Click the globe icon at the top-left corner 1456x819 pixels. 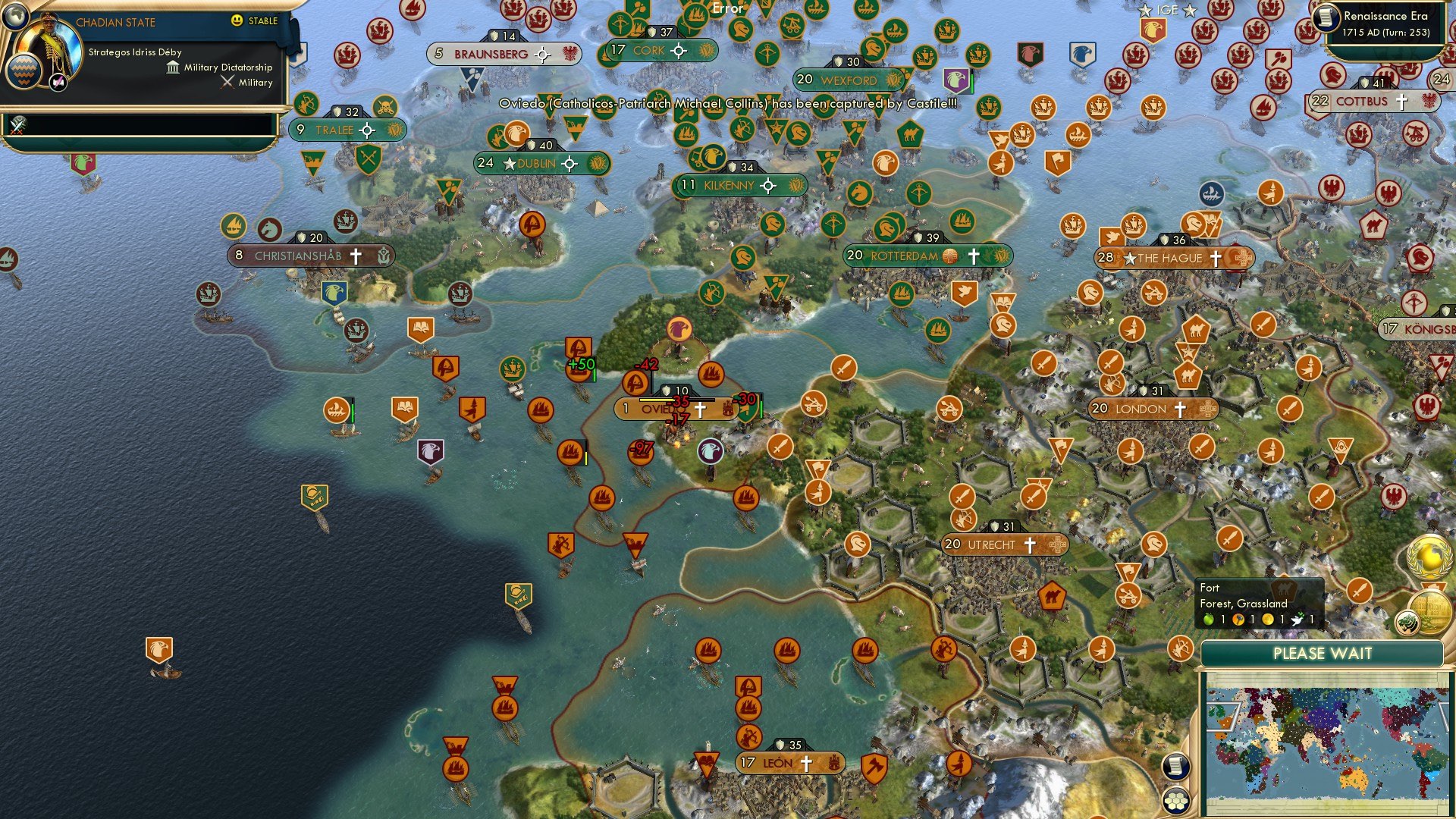pos(15,17)
